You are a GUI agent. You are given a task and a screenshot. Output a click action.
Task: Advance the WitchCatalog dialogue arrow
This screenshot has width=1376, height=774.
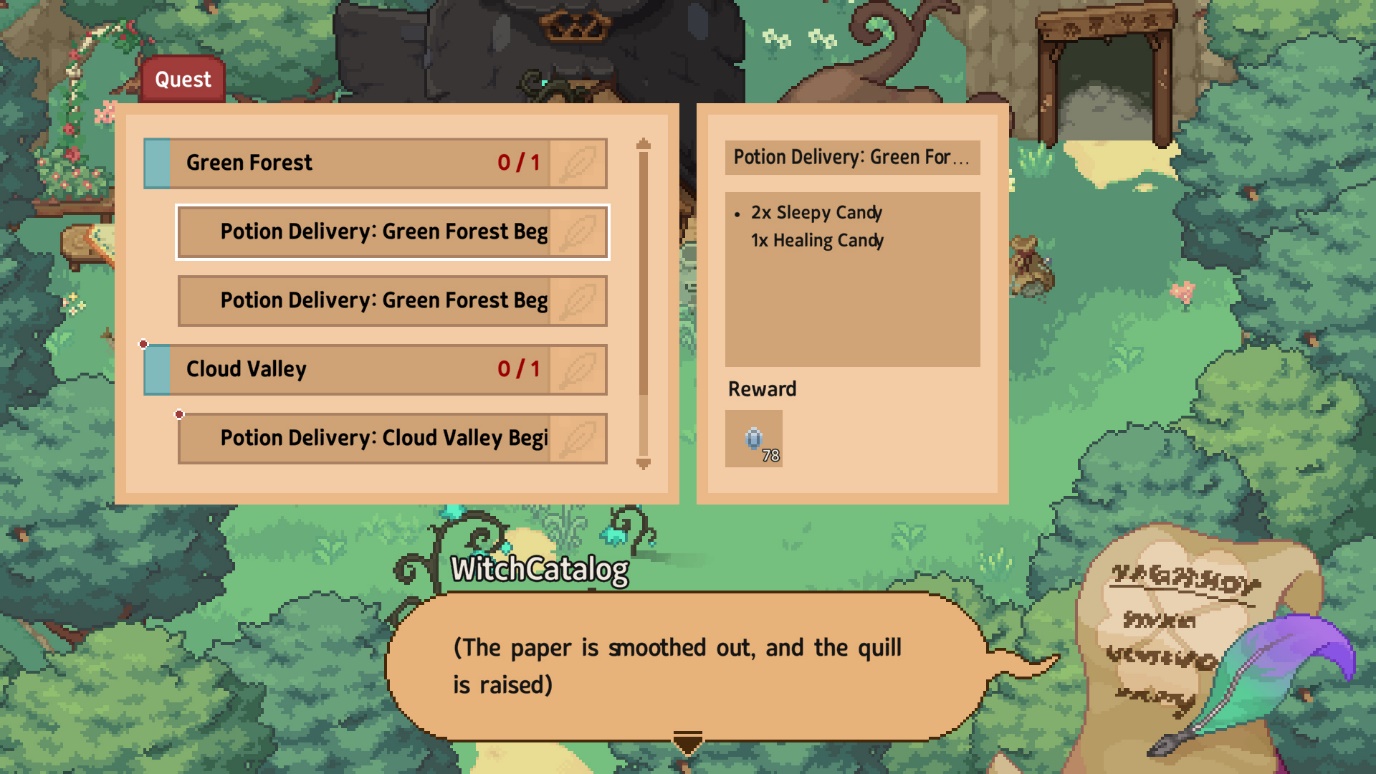tap(687, 743)
